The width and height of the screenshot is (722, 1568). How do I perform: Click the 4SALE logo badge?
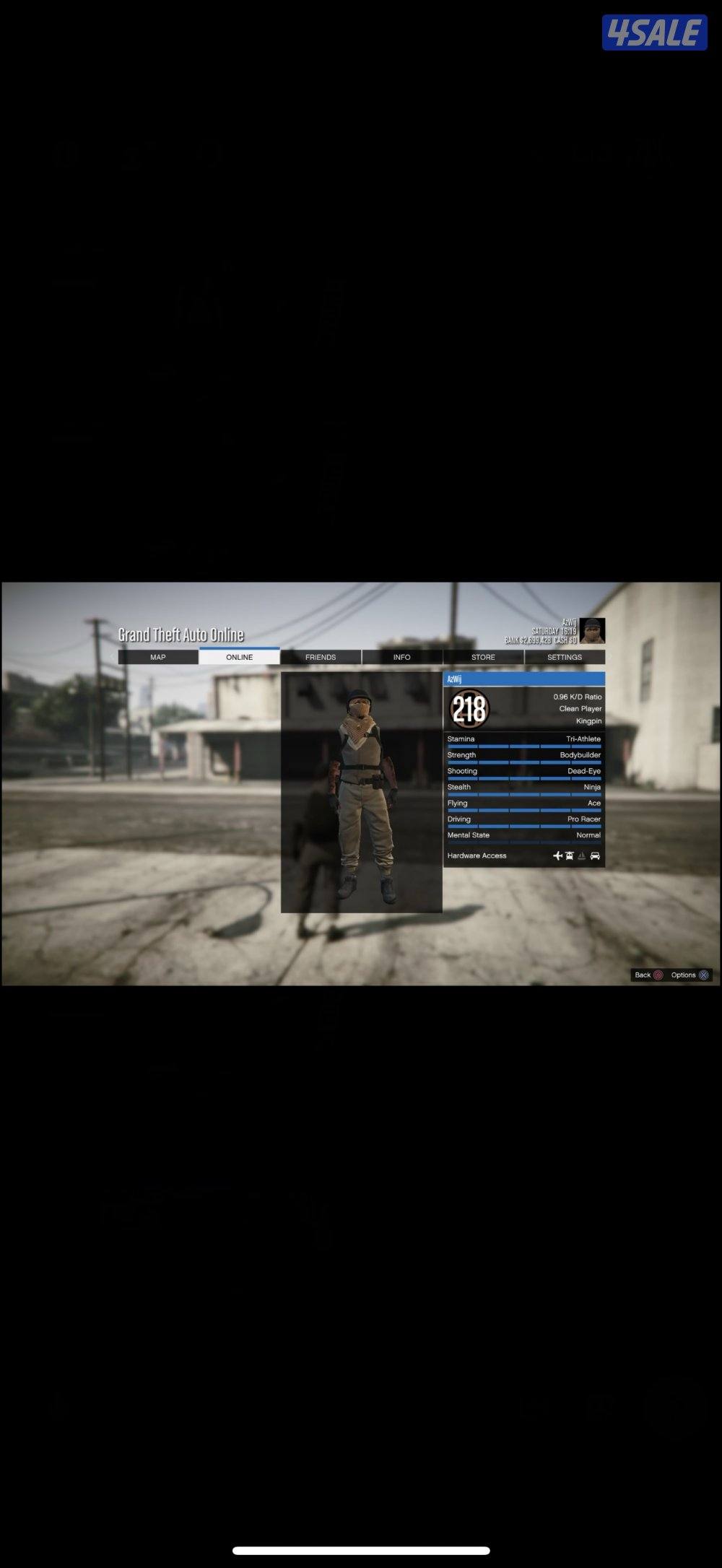point(654,33)
